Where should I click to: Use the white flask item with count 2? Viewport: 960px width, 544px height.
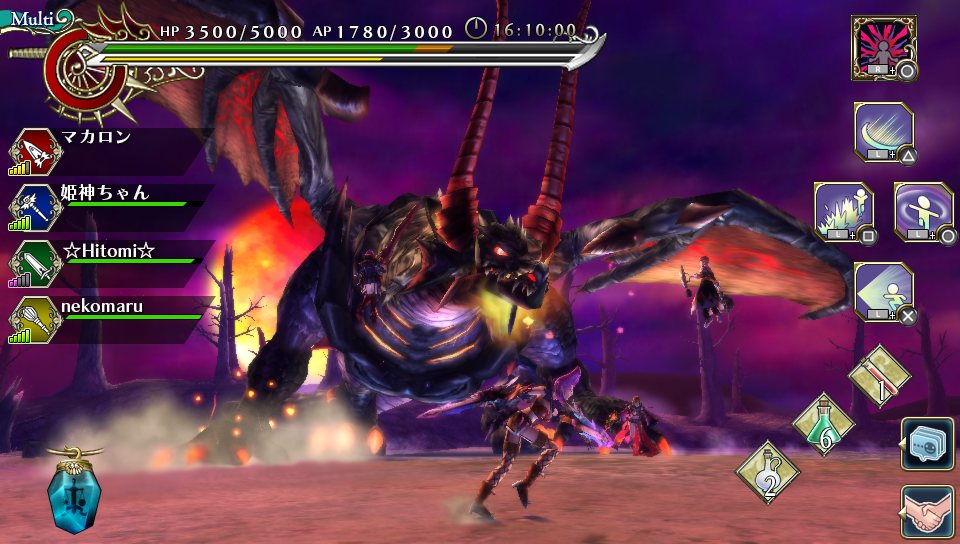tap(767, 471)
